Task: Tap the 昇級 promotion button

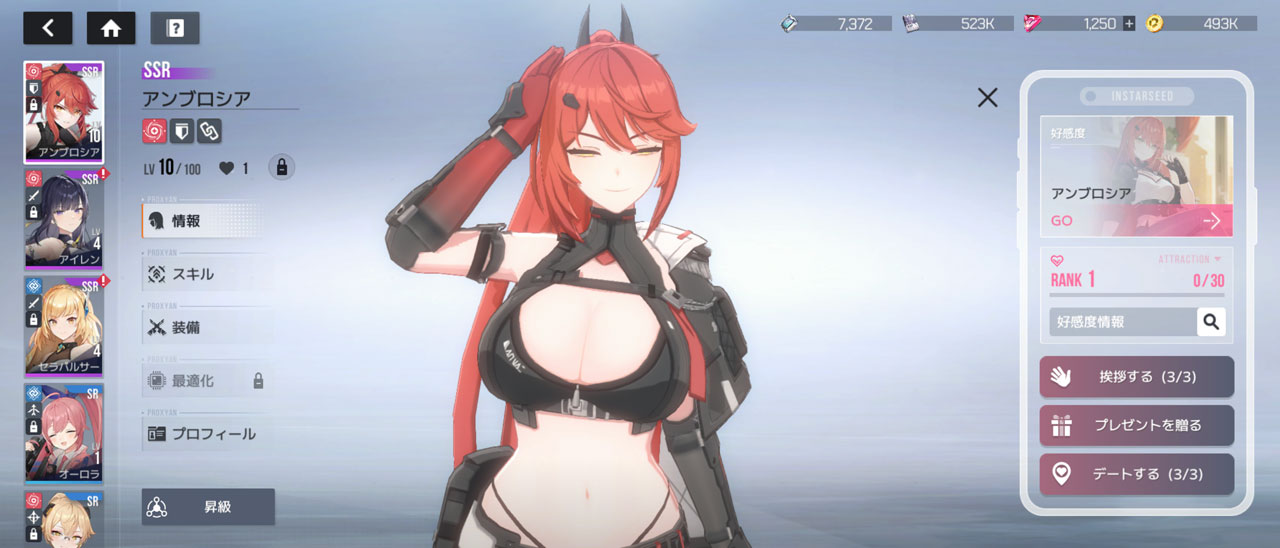Action: 208,507
